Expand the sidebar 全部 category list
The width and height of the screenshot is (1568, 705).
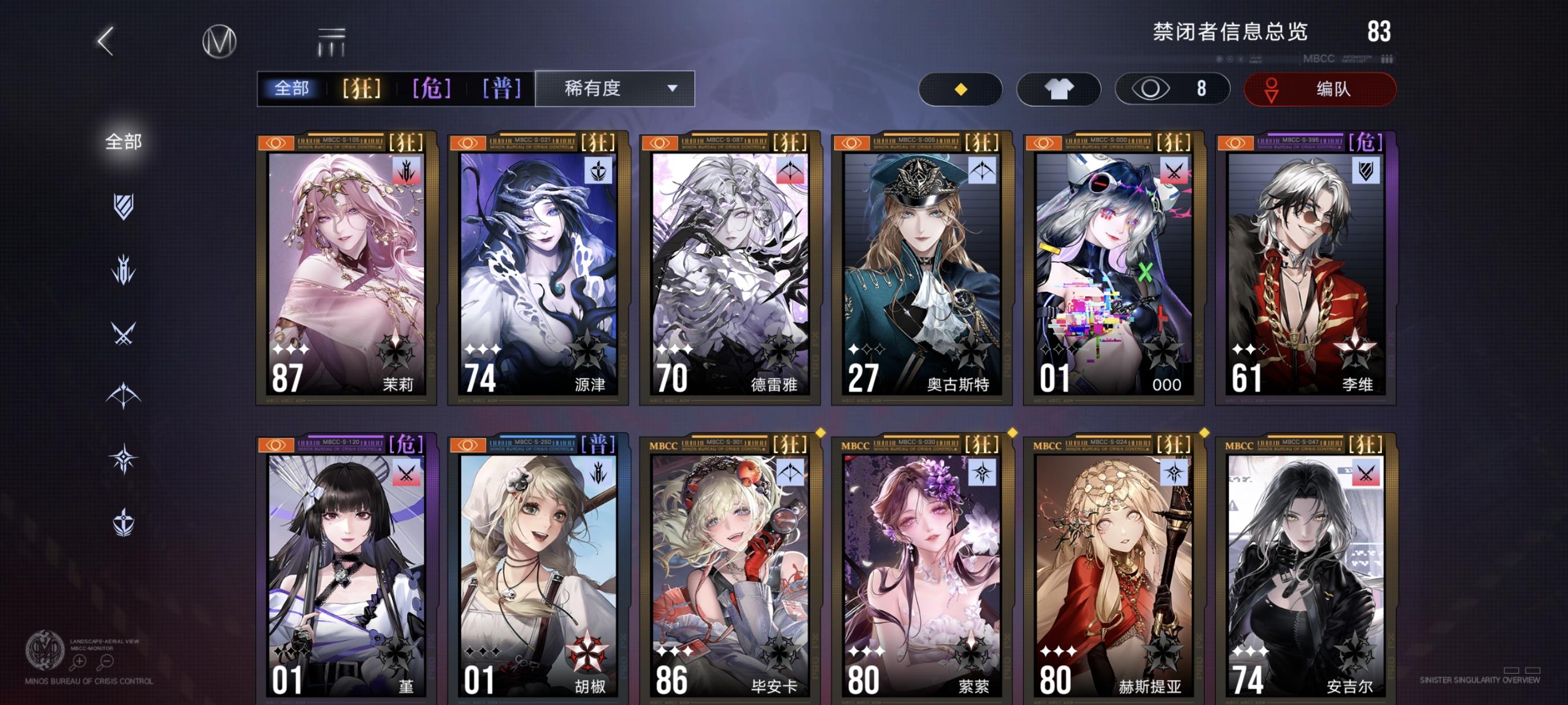pos(124,140)
